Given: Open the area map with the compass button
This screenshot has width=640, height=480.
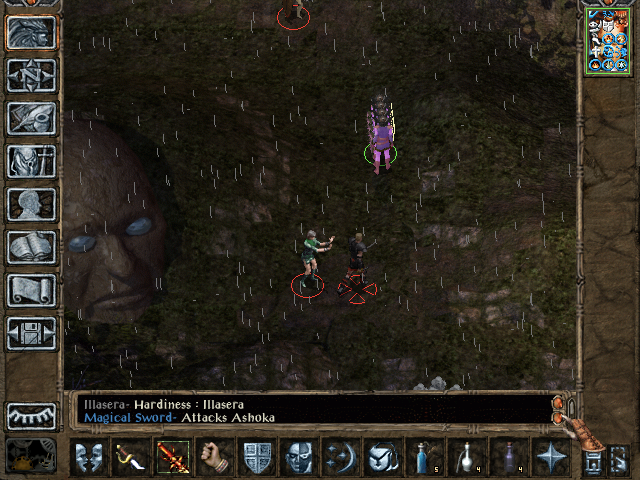Looking at the screenshot, I should pyautogui.click(x=31, y=75).
